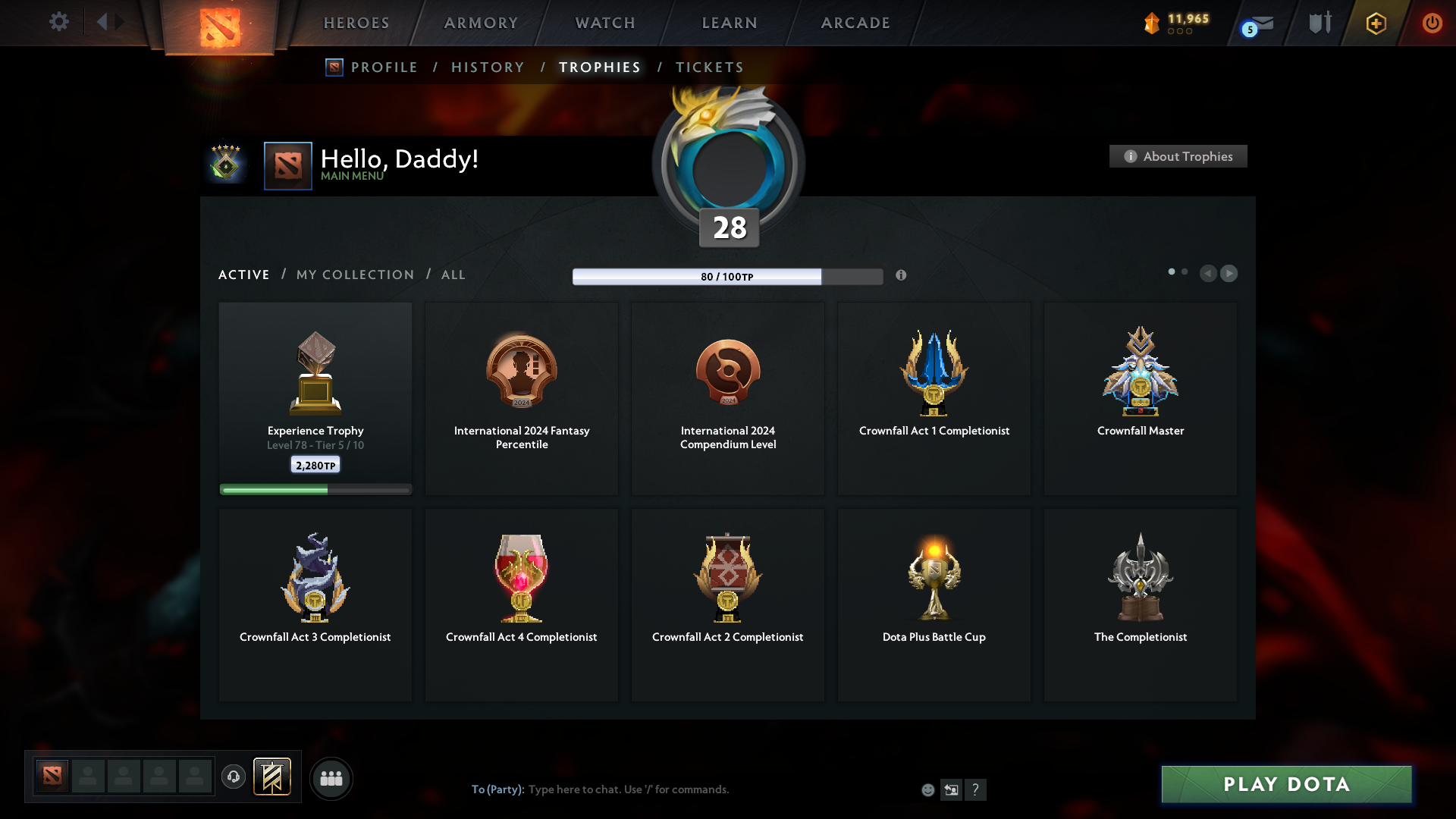Click the Experience Trophy progress bar
The height and width of the screenshot is (819, 1456).
(315, 489)
